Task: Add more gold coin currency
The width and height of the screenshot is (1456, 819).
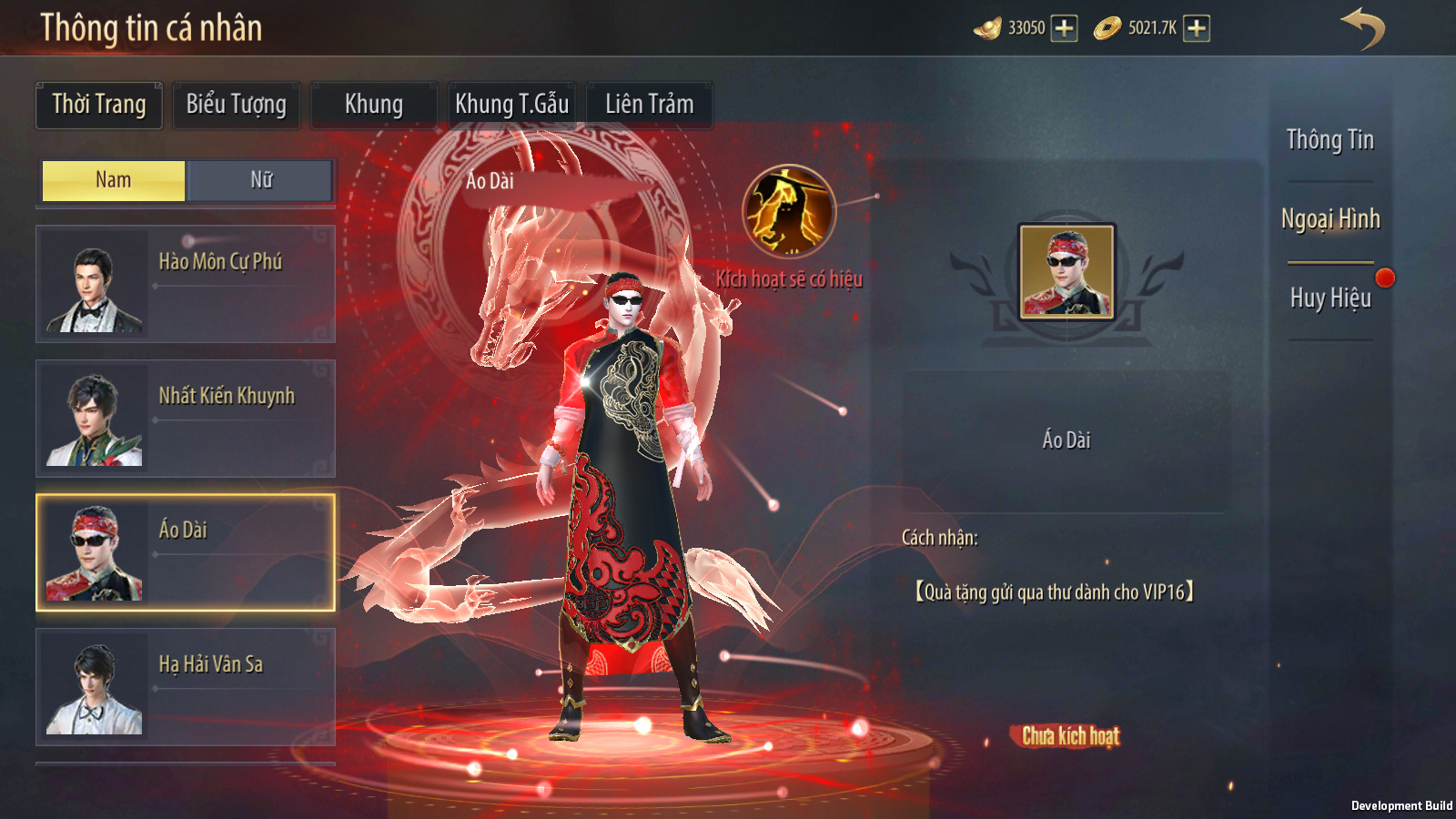Action: coord(1197,28)
